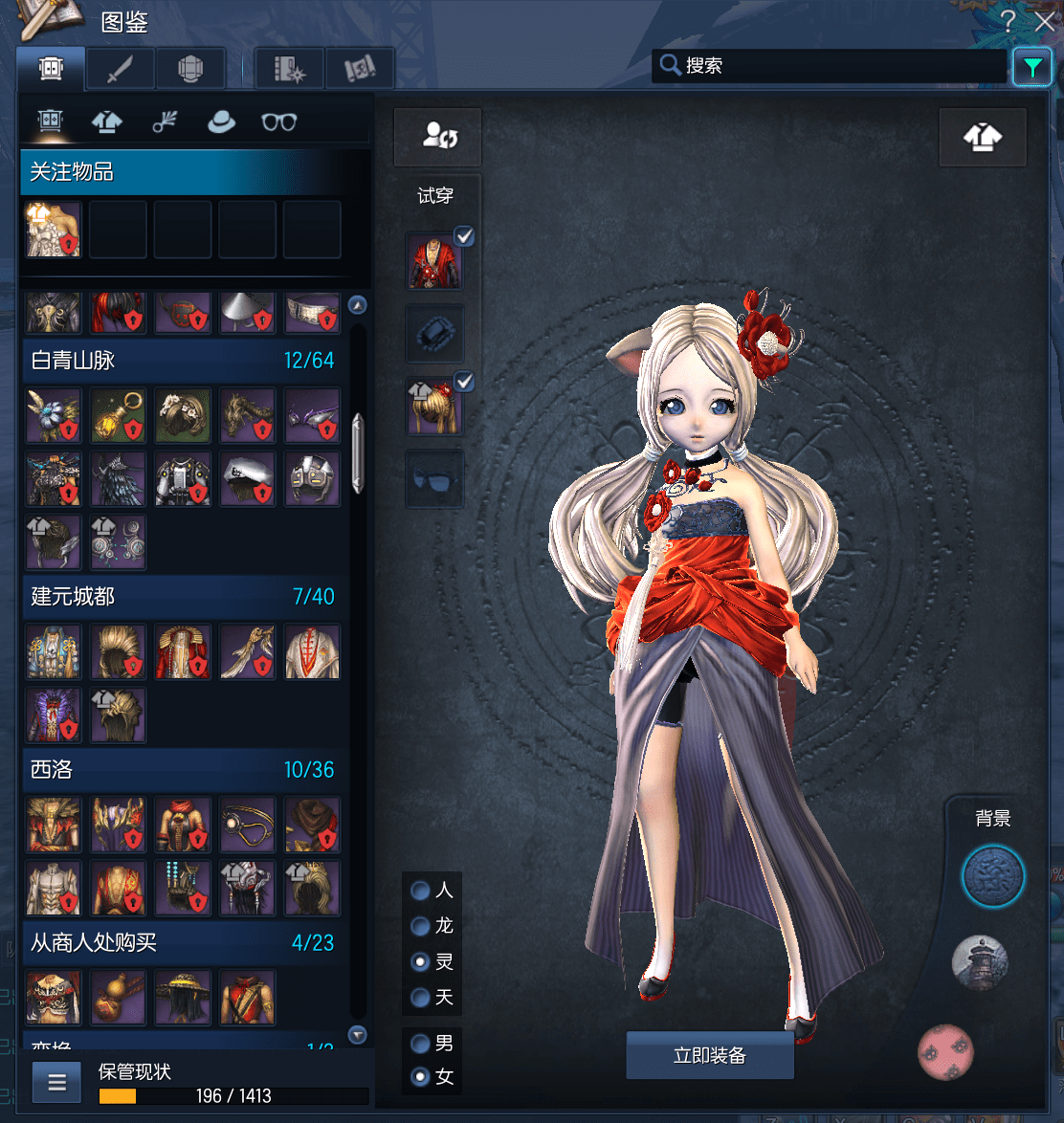Viewport: 1064px width, 1123px height.
Task: Choose the 灵 race option
Action: (420, 961)
